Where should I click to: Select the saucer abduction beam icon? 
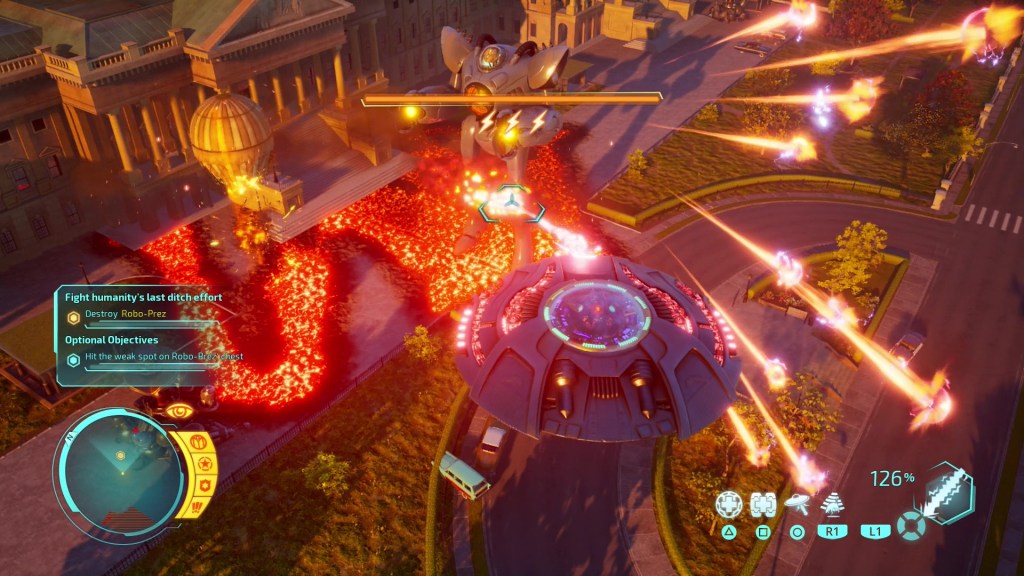(x=797, y=504)
